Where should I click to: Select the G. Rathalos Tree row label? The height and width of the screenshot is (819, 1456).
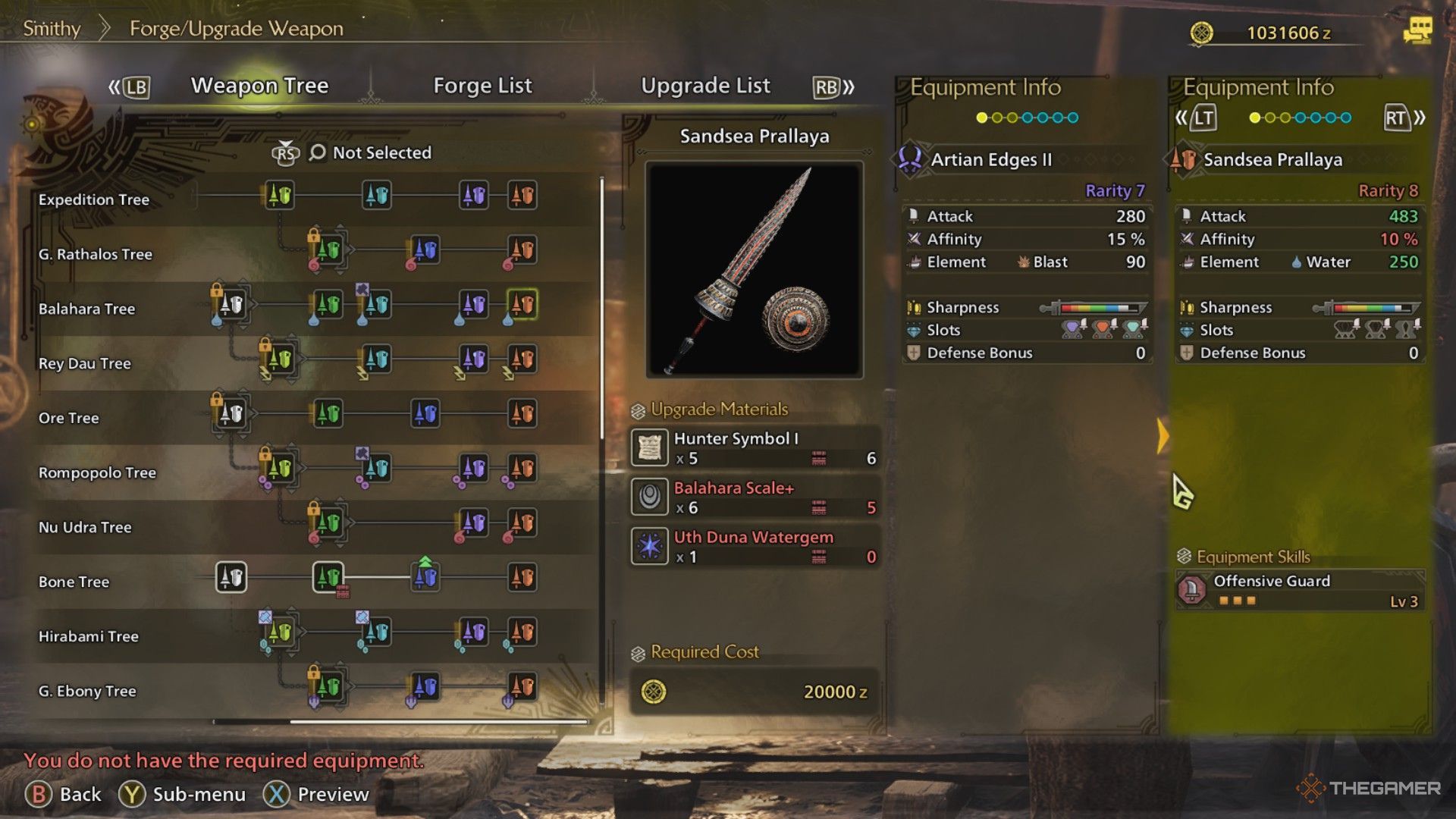pos(96,254)
